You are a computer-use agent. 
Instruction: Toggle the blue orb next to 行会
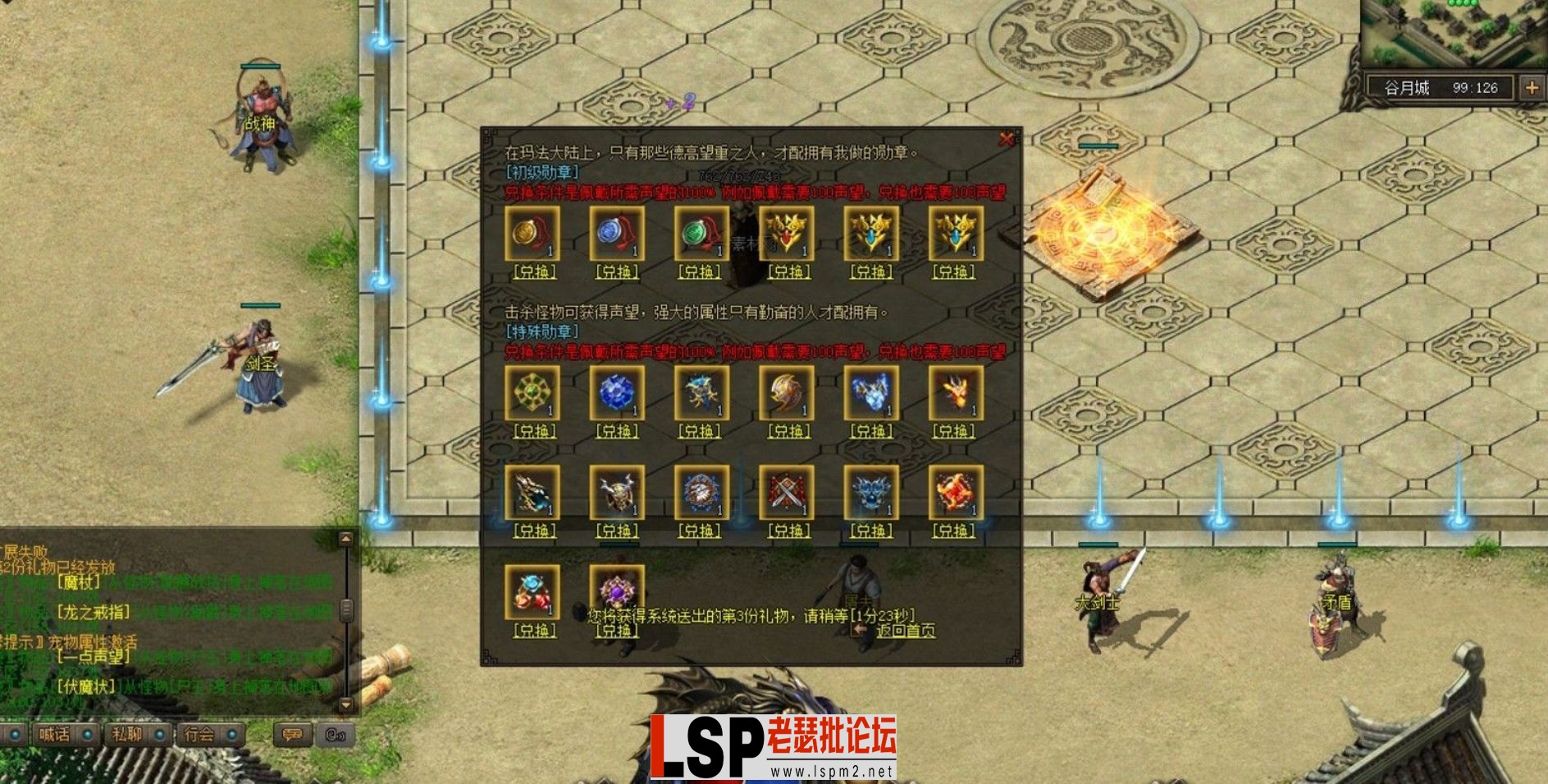point(232,734)
